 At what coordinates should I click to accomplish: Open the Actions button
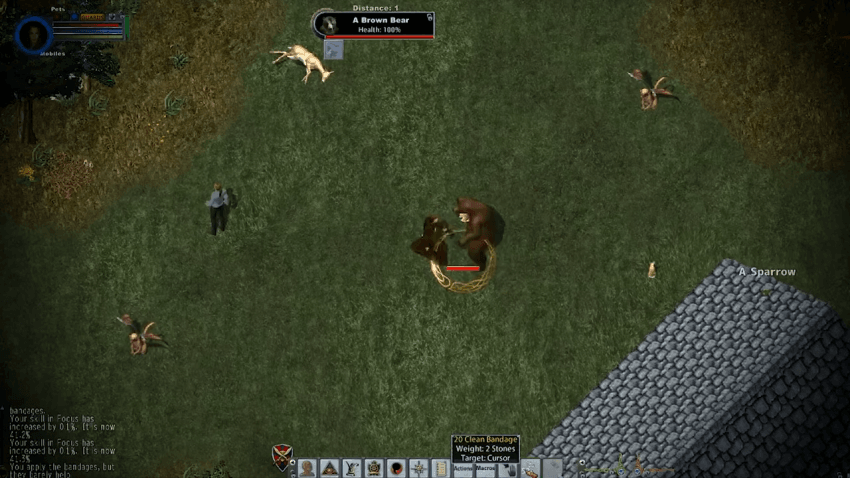[463, 468]
